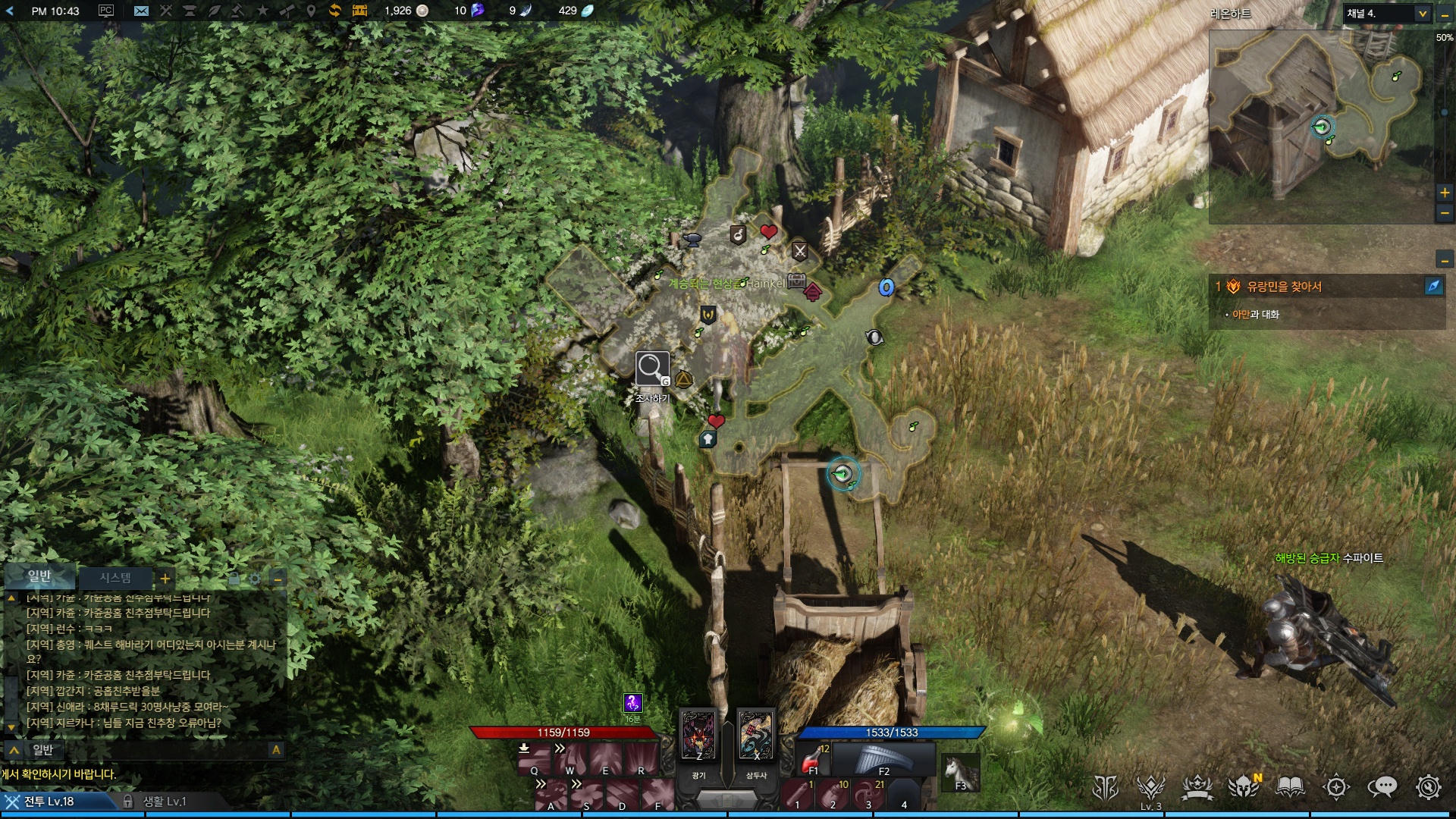Image resolution: width=1456 pixels, height=819 pixels.
Task: Use the pan flute item slot
Action: (883, 758)
